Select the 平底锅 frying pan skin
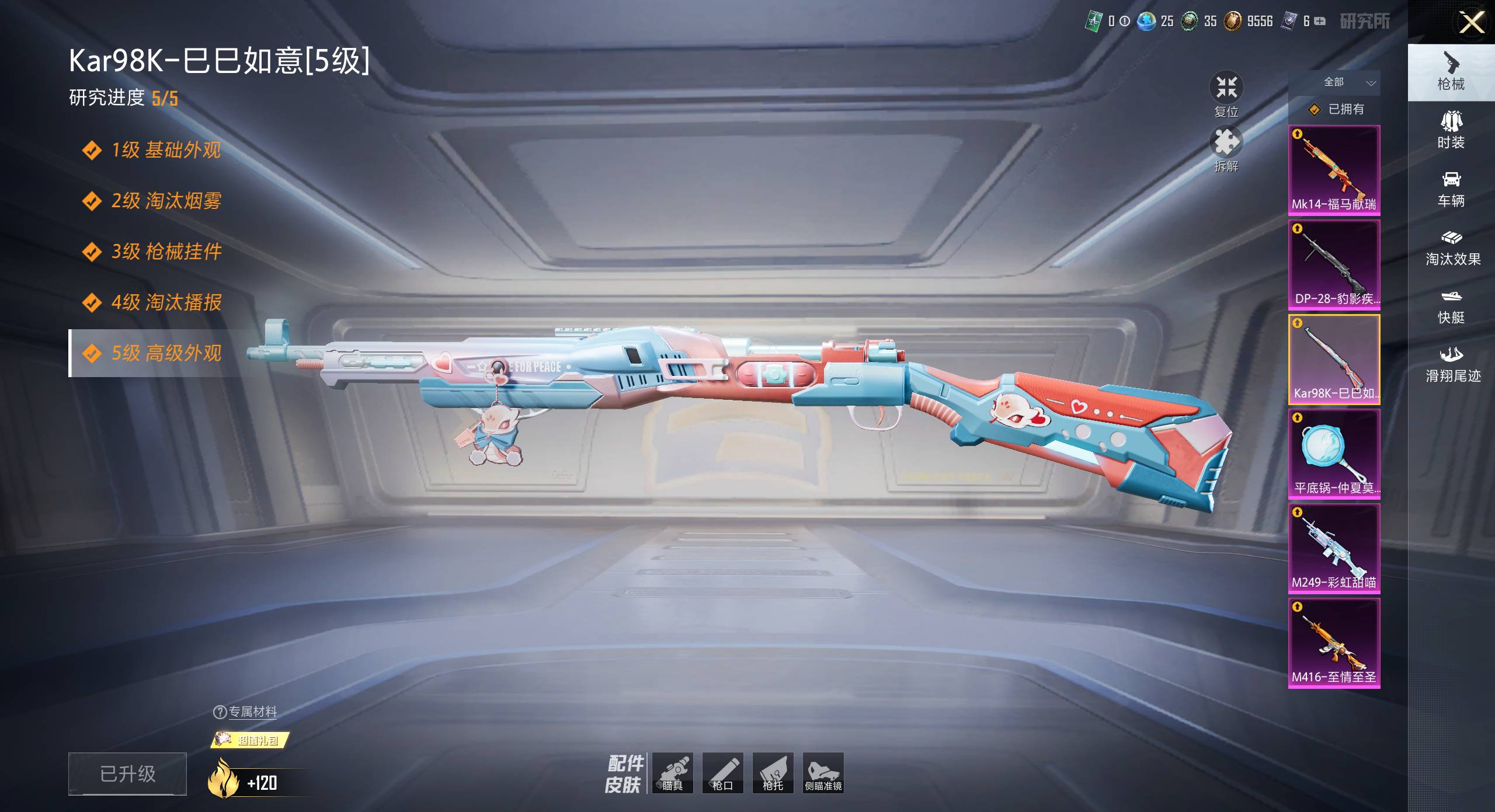This screenshot has width=1495, height=812. 1334,454
